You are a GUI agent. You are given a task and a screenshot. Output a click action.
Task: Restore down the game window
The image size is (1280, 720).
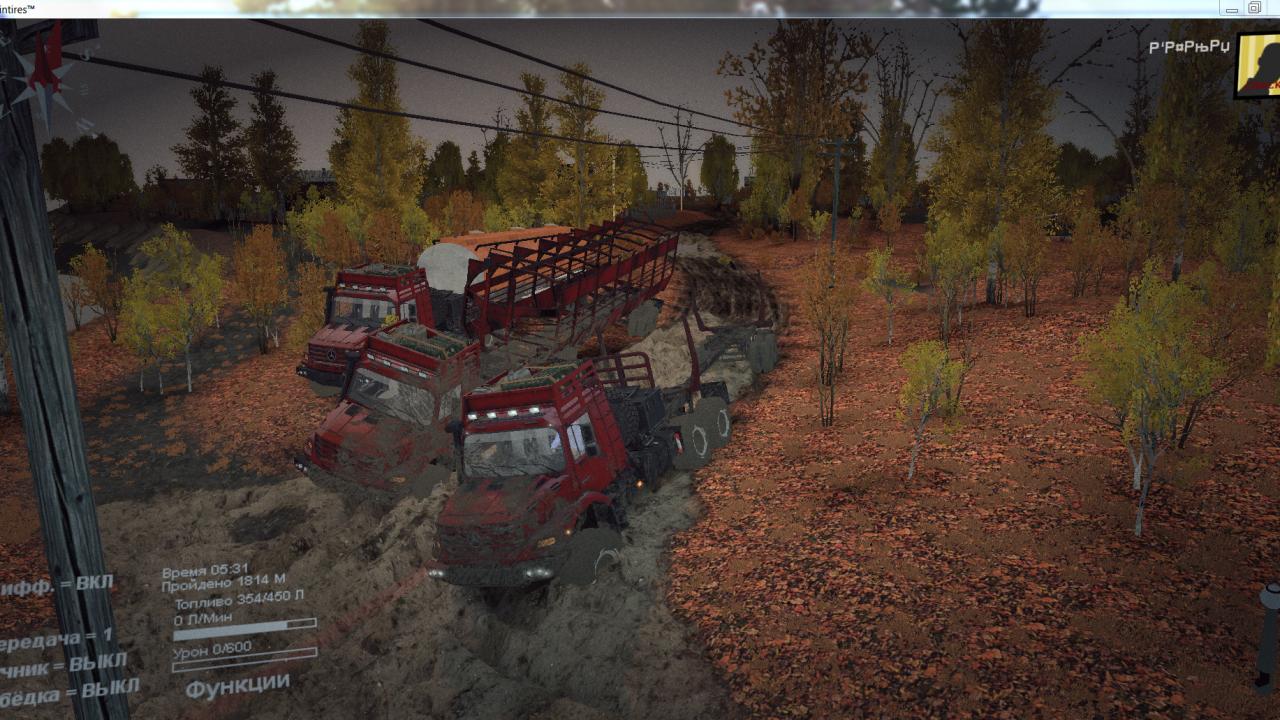[x=1254, y=8]
